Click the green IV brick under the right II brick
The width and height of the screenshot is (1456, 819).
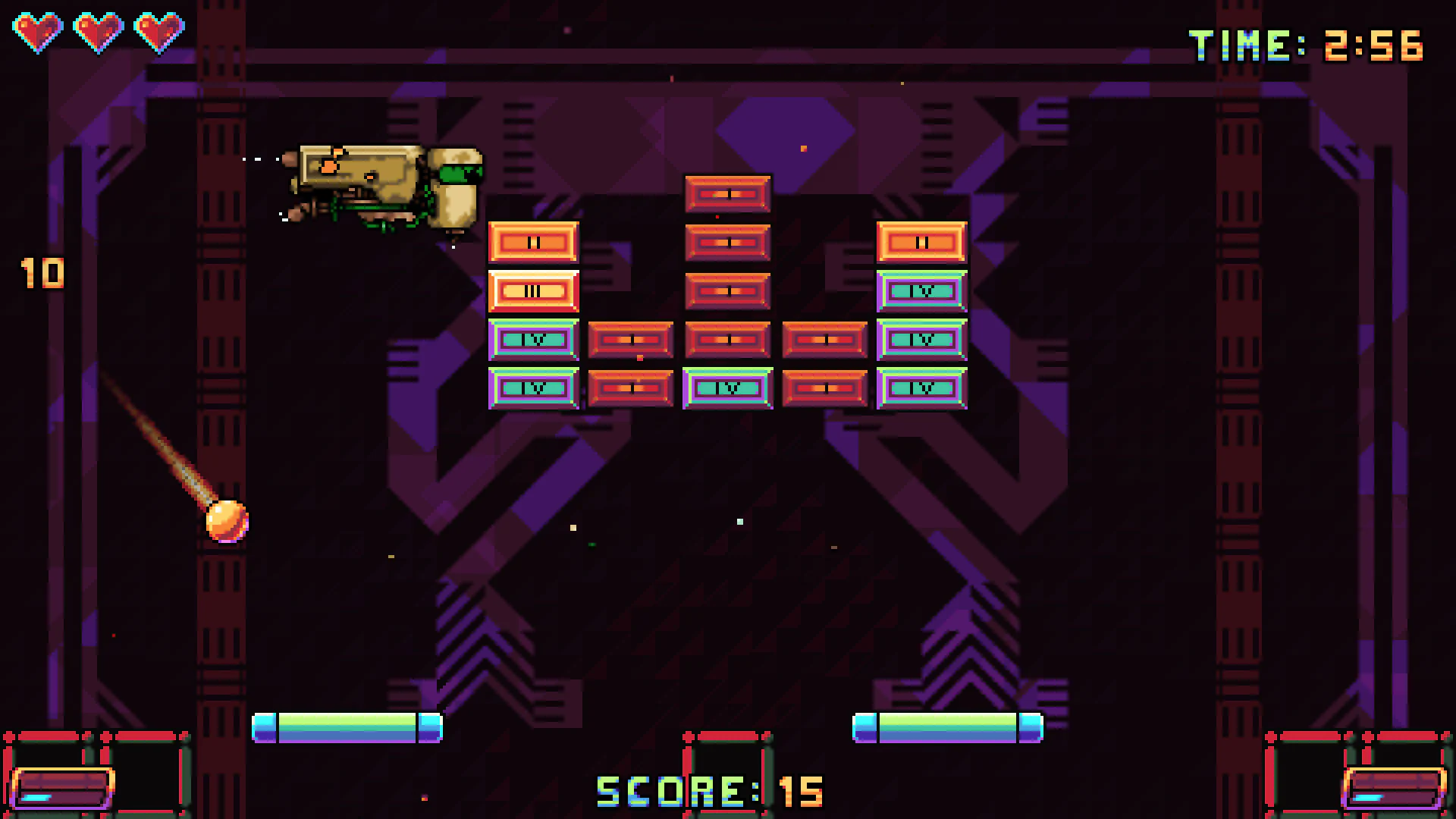(920, 290)
